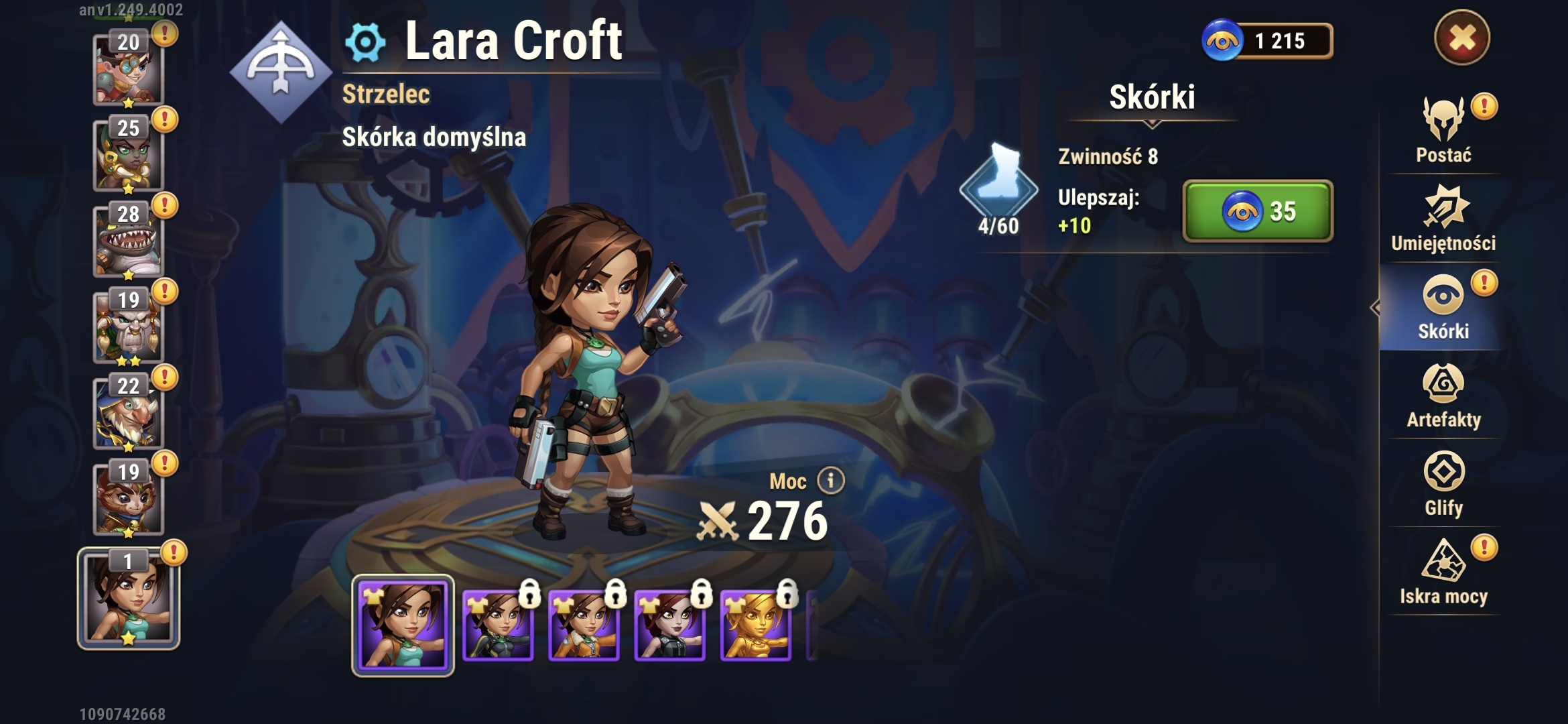The image size is (1568, 724).
Task: Close the hero screen with the X button
Action: click(1461, 38)
